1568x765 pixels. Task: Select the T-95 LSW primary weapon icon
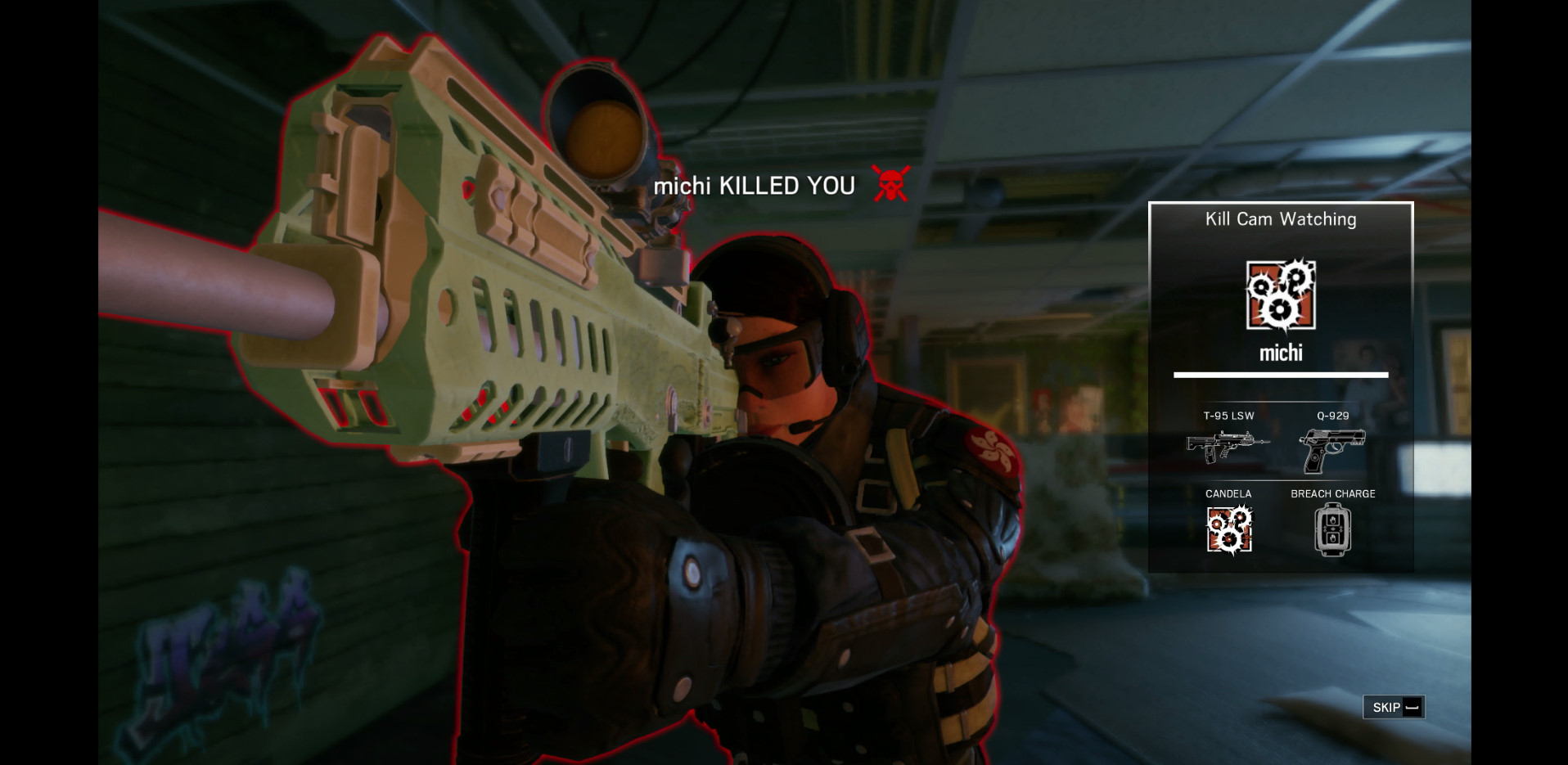[x=1228, y=447]
